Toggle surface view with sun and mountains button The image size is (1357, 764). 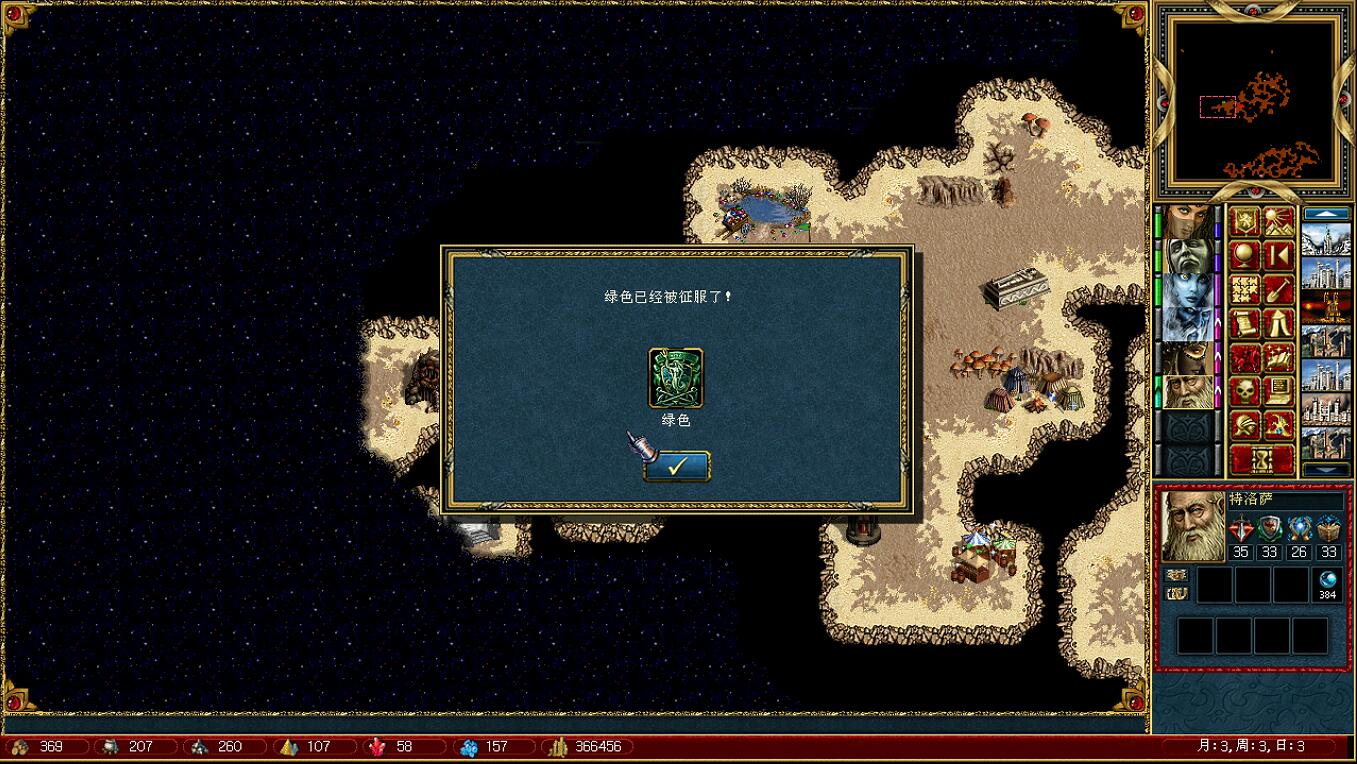(1279, 222)
